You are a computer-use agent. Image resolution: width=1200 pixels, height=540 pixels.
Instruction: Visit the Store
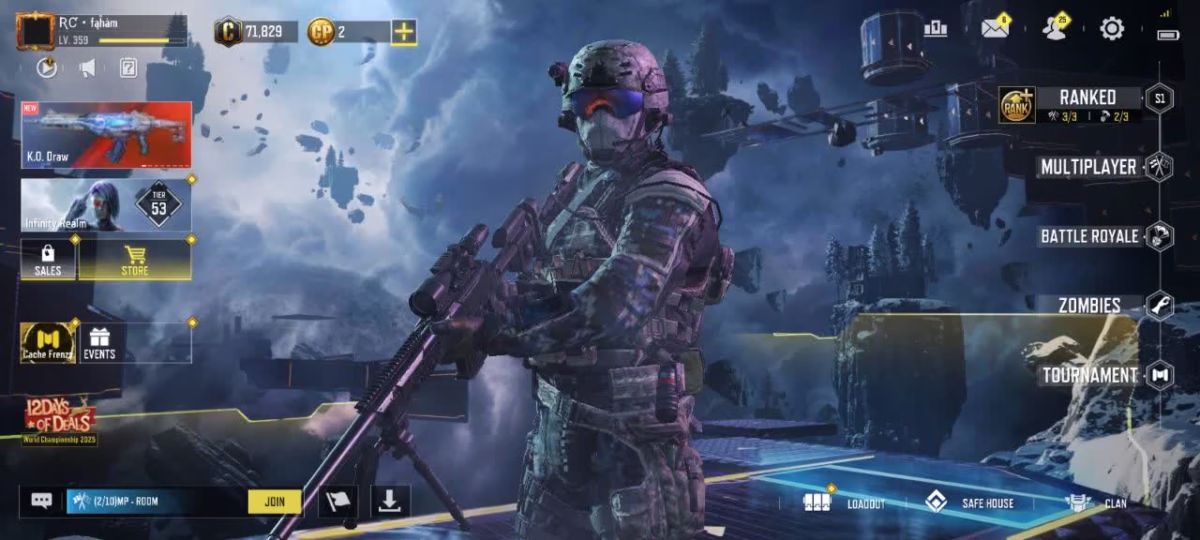135,259
